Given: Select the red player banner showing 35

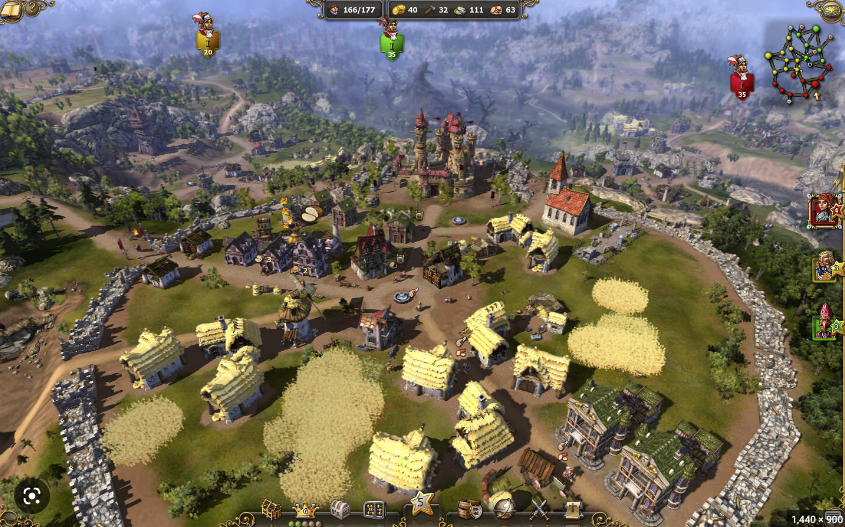Looking at the screenshot, I should click(x=741, y=78).
